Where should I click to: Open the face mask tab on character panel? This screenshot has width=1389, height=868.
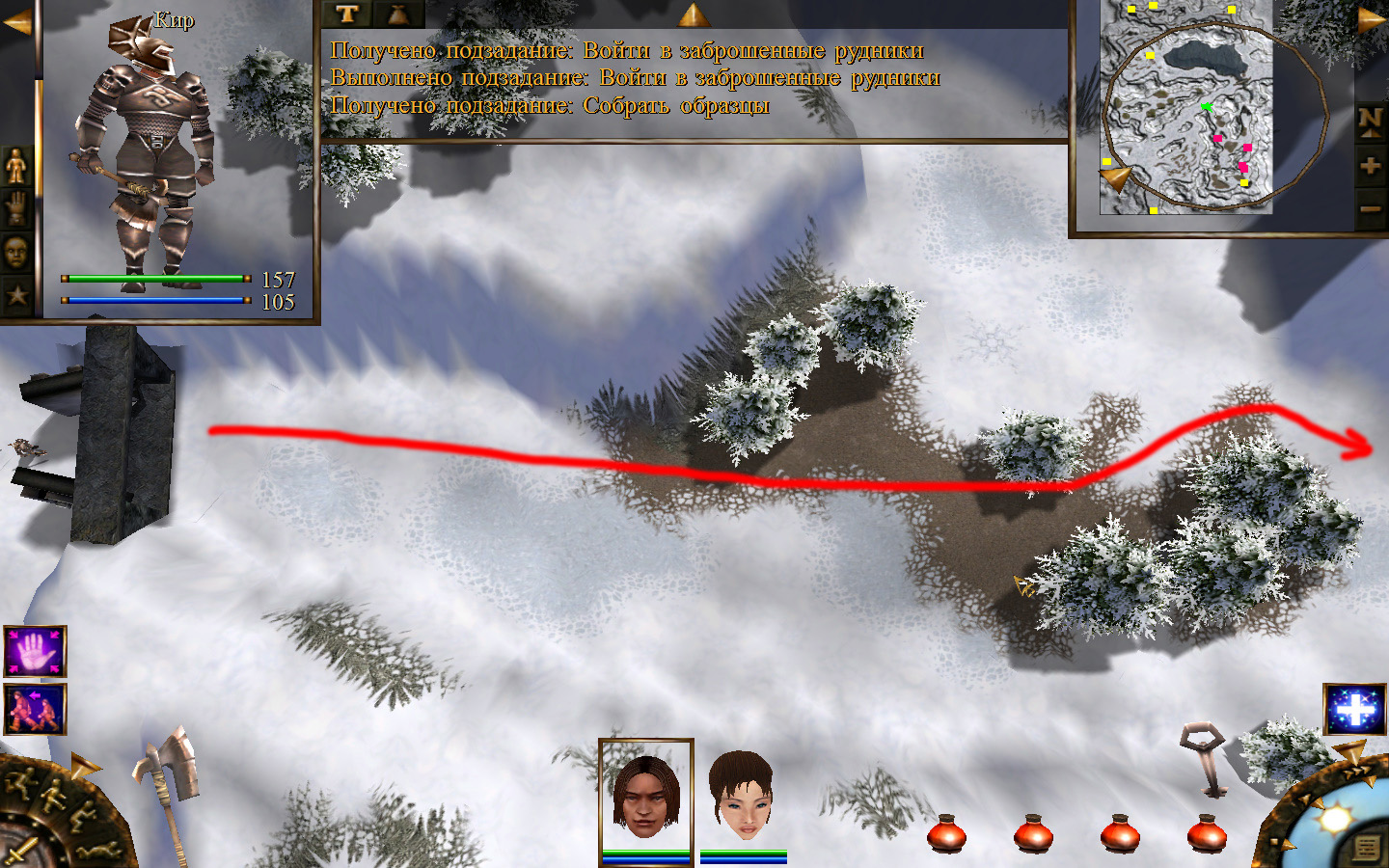(16, 252)
